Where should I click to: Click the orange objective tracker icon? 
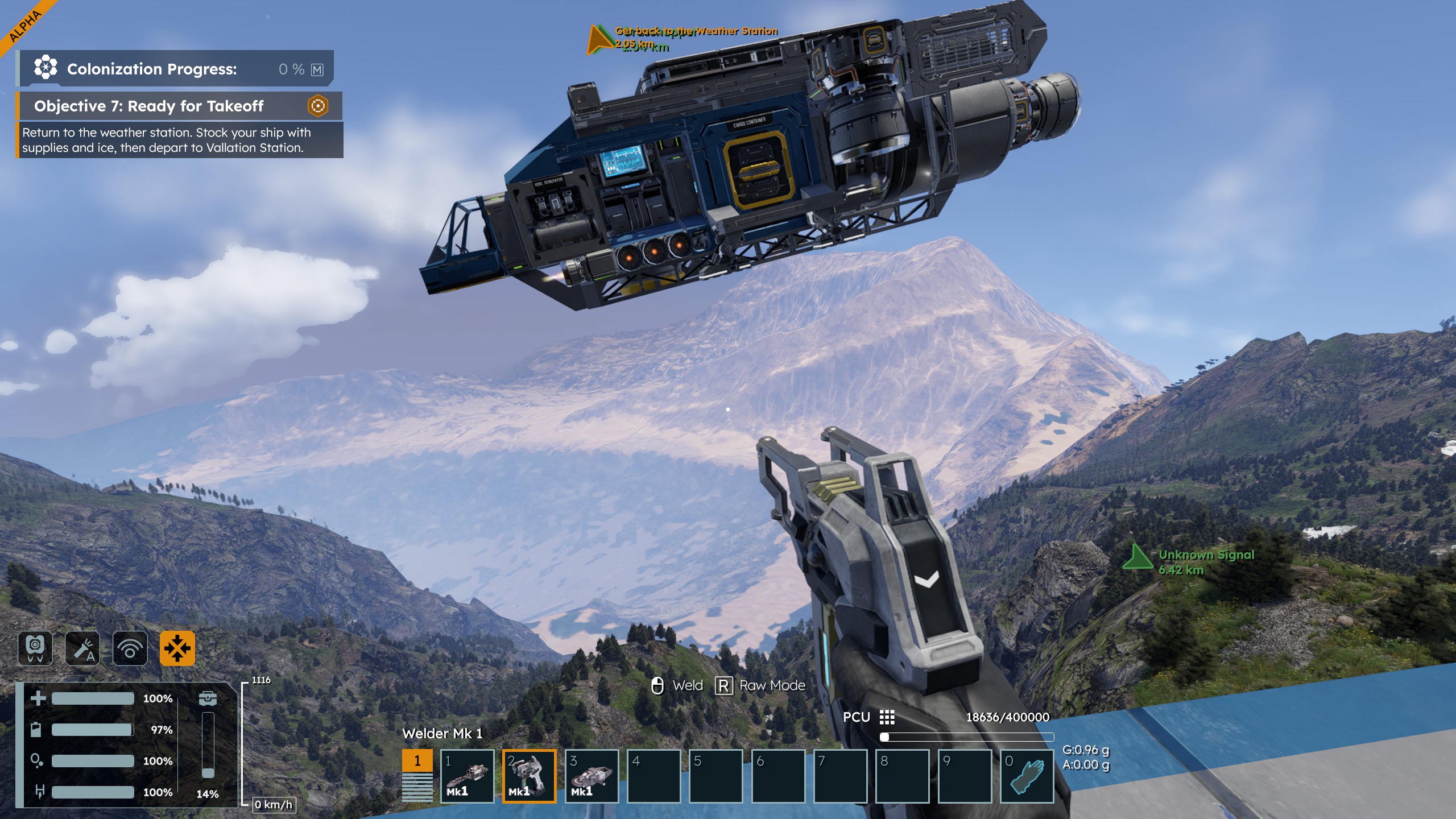point(318,106)
